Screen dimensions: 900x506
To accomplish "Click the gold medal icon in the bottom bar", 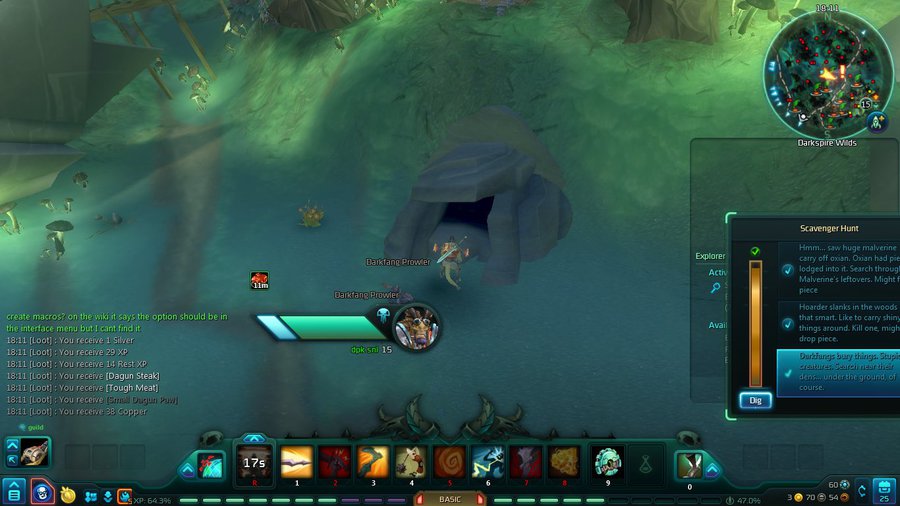I will tap(68, 494).
